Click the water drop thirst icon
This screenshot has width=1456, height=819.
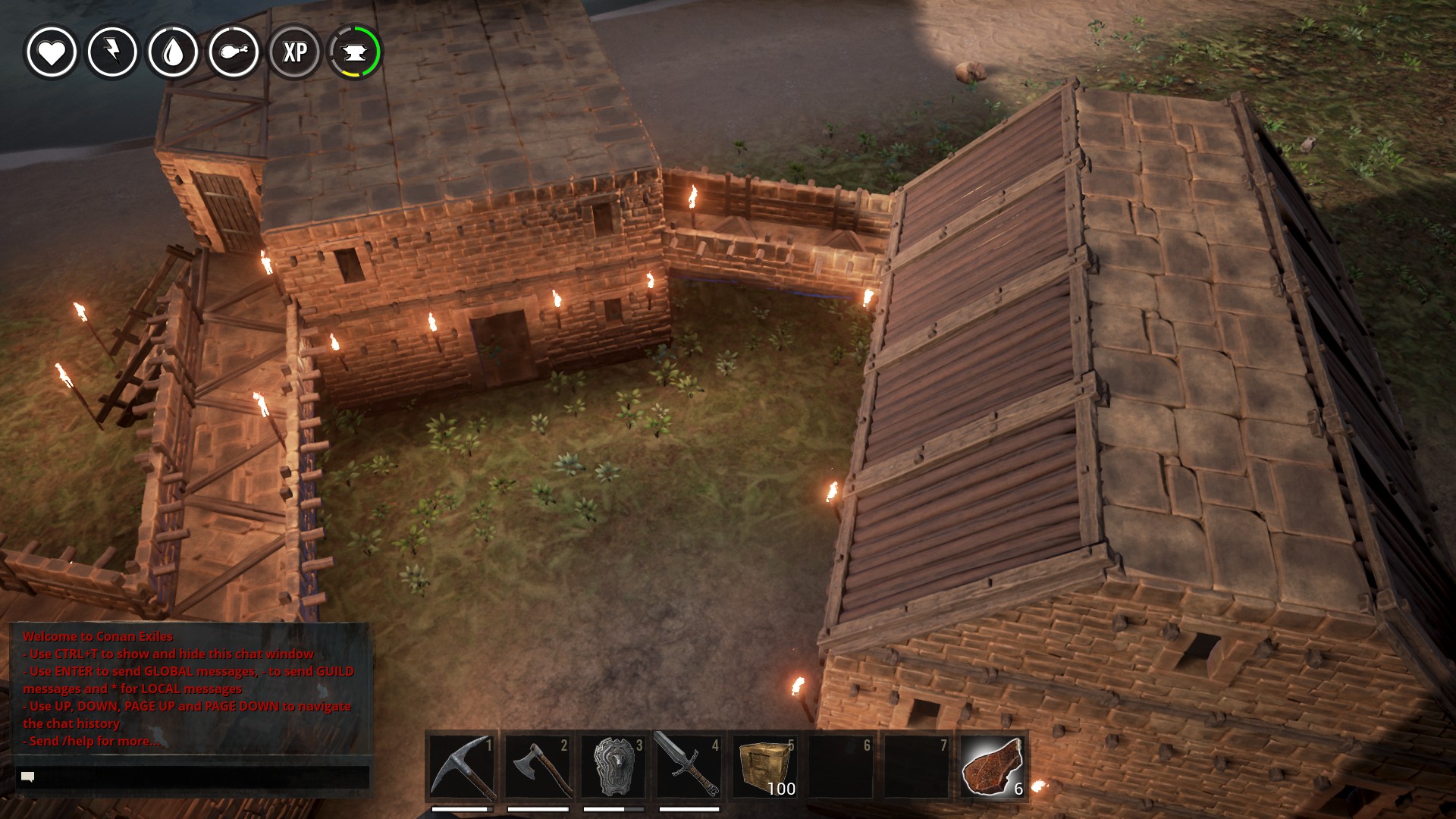(x=173, y=52)
